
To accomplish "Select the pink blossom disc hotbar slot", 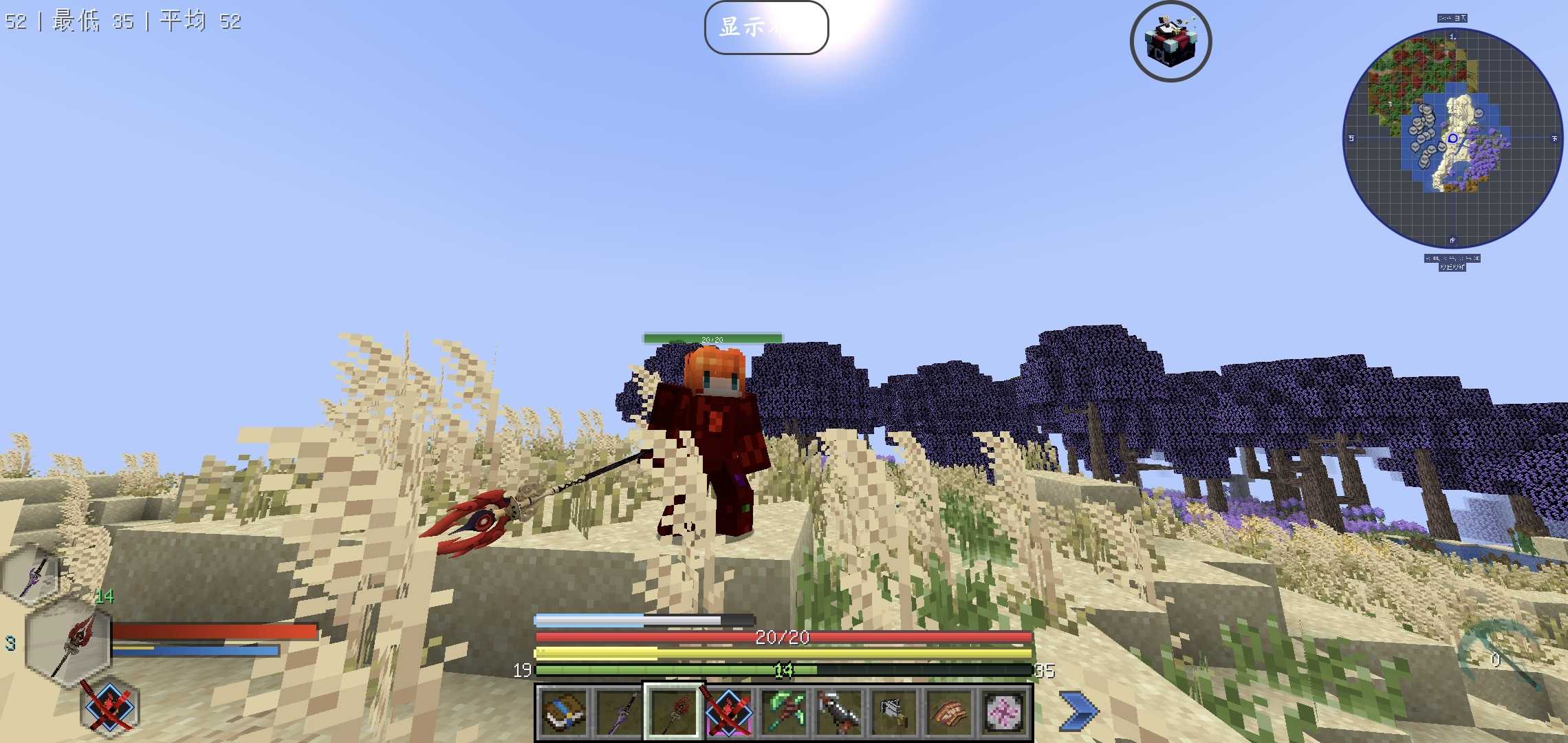I will (x=1004, y=712).
